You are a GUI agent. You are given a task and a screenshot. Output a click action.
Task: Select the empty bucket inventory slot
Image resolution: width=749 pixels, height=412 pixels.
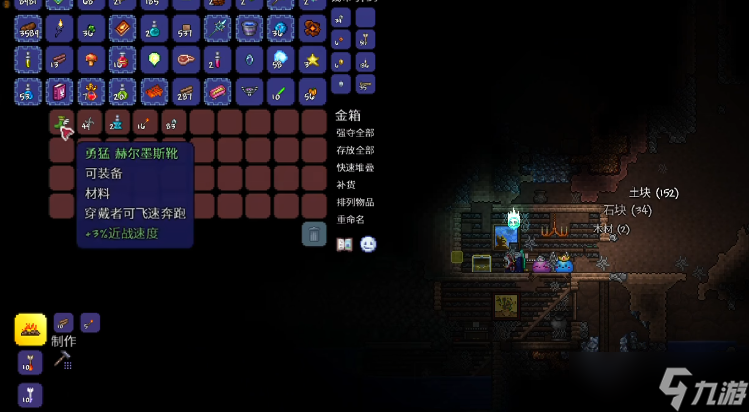(250, 27)
